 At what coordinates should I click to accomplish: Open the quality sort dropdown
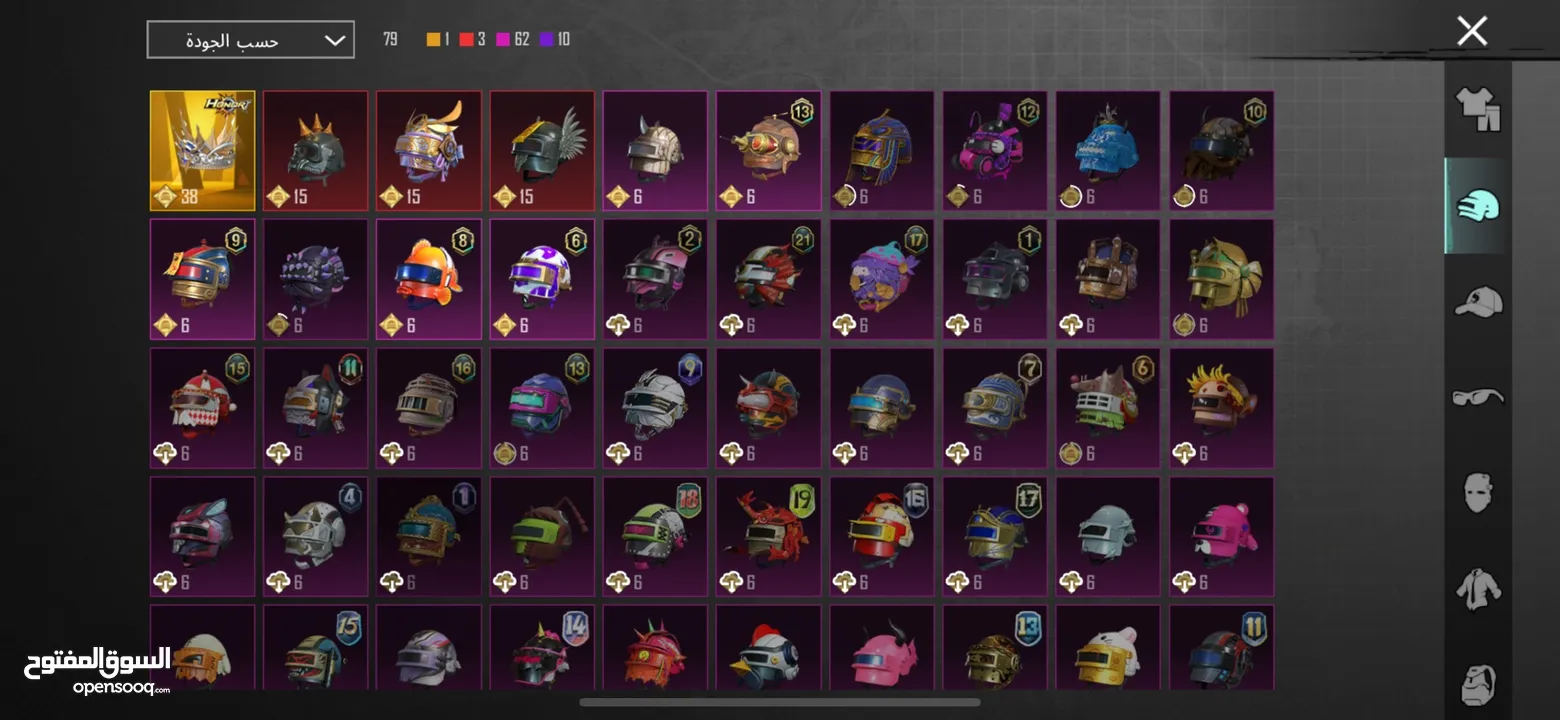tap(250, 40)
